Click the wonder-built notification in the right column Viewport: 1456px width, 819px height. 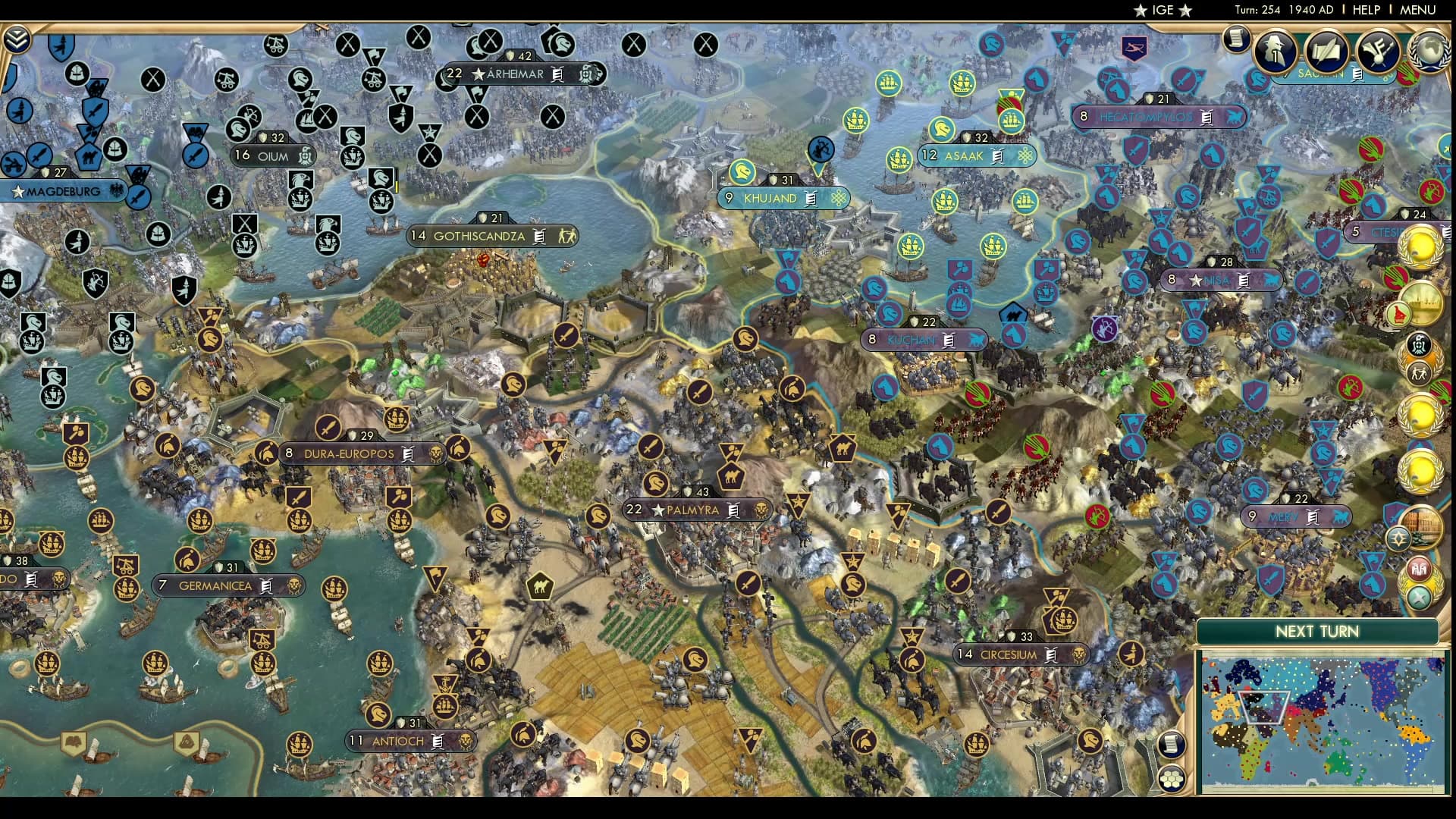click(x=1422, y=303)
